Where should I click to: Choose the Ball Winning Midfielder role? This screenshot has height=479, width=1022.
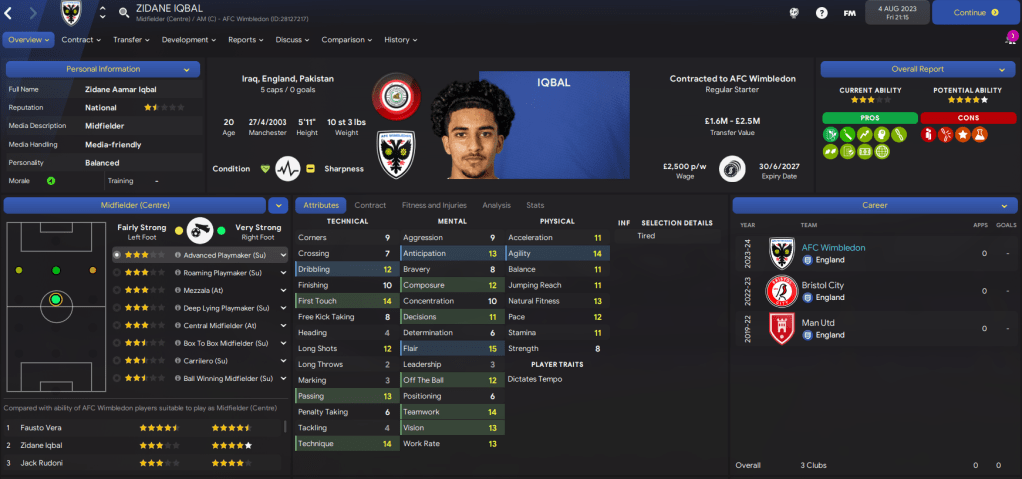[x=223, y=379]
